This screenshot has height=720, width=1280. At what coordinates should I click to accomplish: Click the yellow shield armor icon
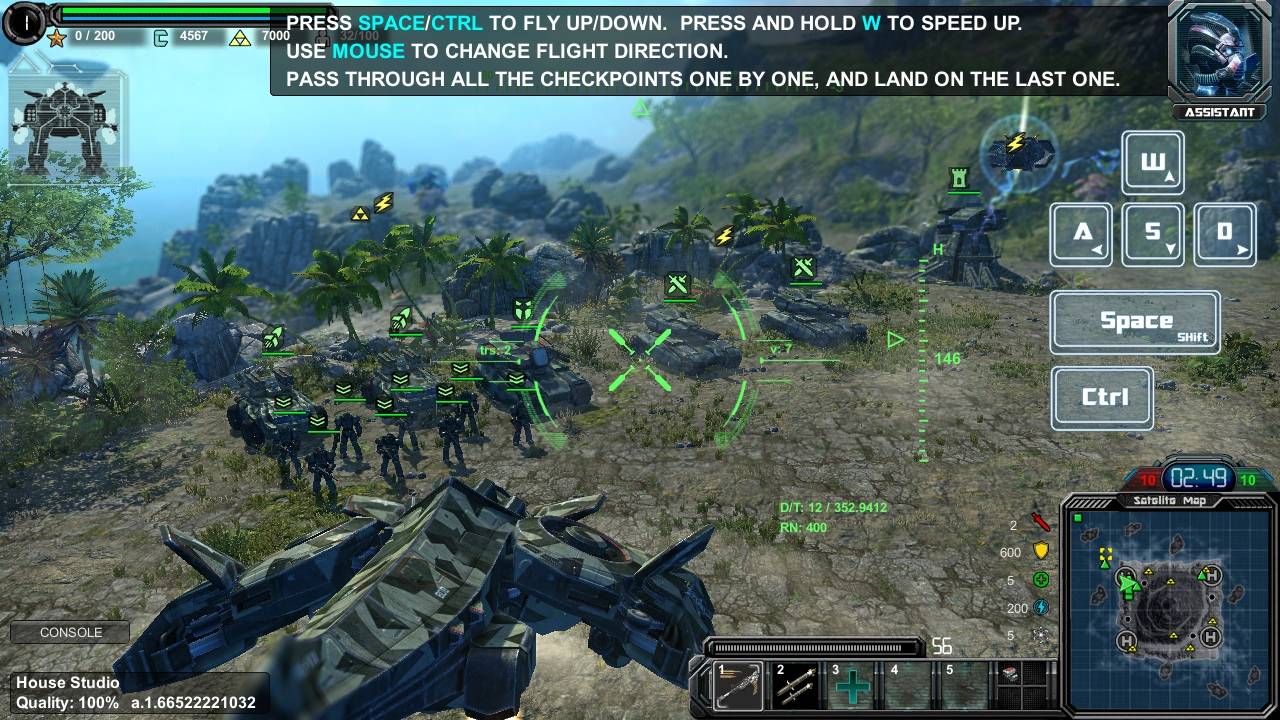1041,551
